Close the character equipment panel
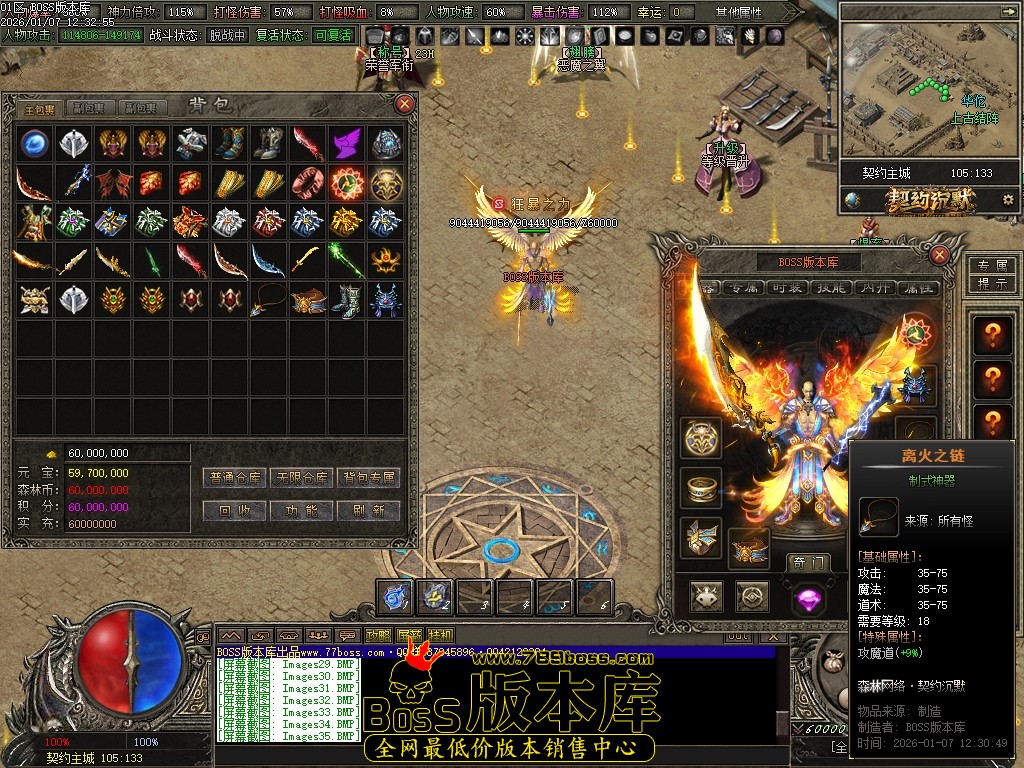This screenshot has height=768, width=1024. pos(939,255)
